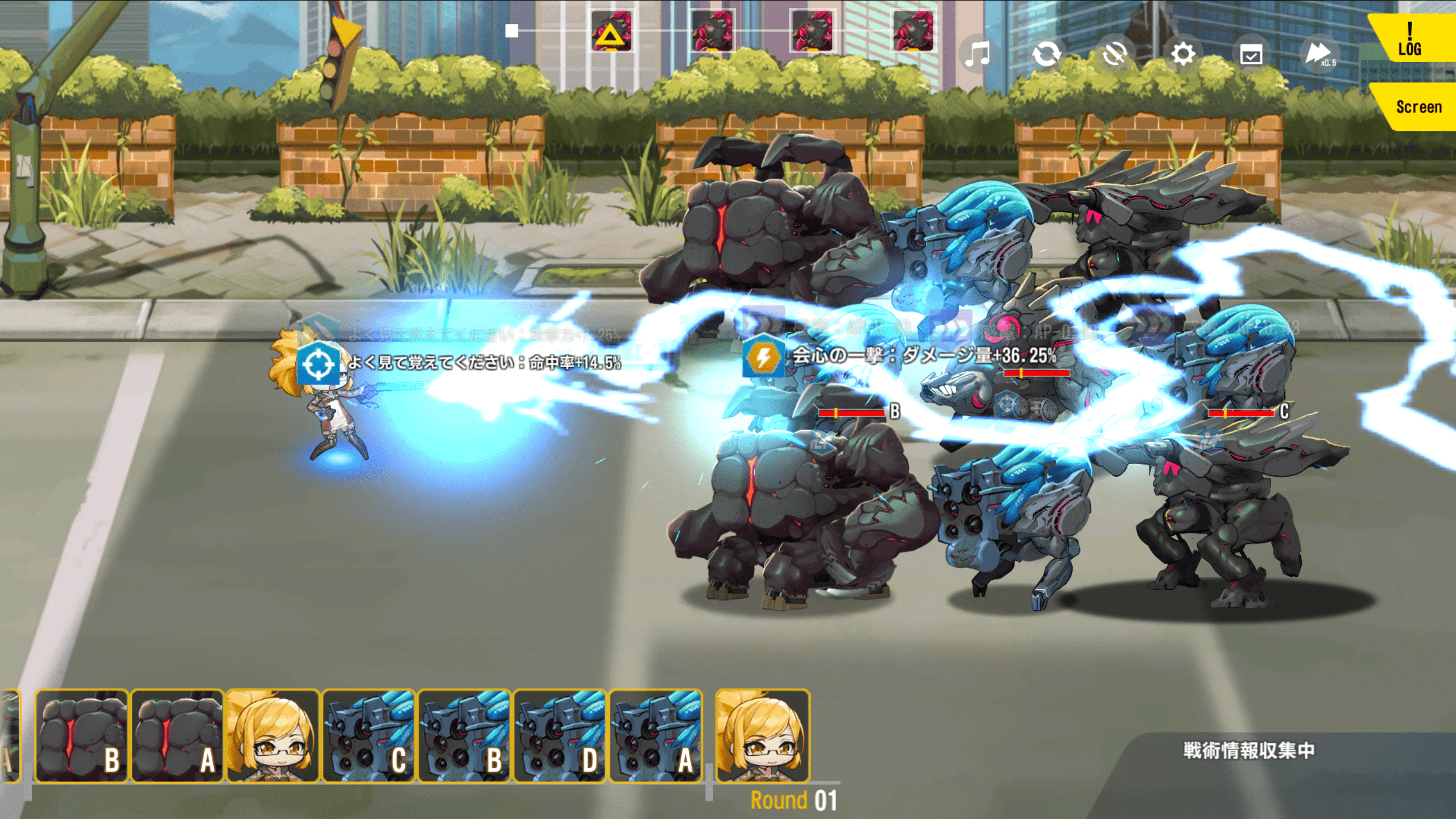
Task: Open the gear settings menu
Action: tap(1183, 55)
